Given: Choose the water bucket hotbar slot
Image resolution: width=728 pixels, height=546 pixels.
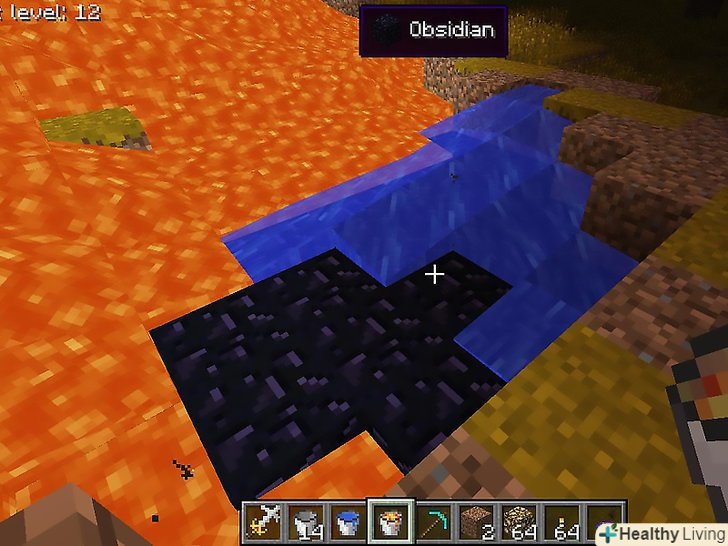Looking at the screenshot, I should click(346, 521).
